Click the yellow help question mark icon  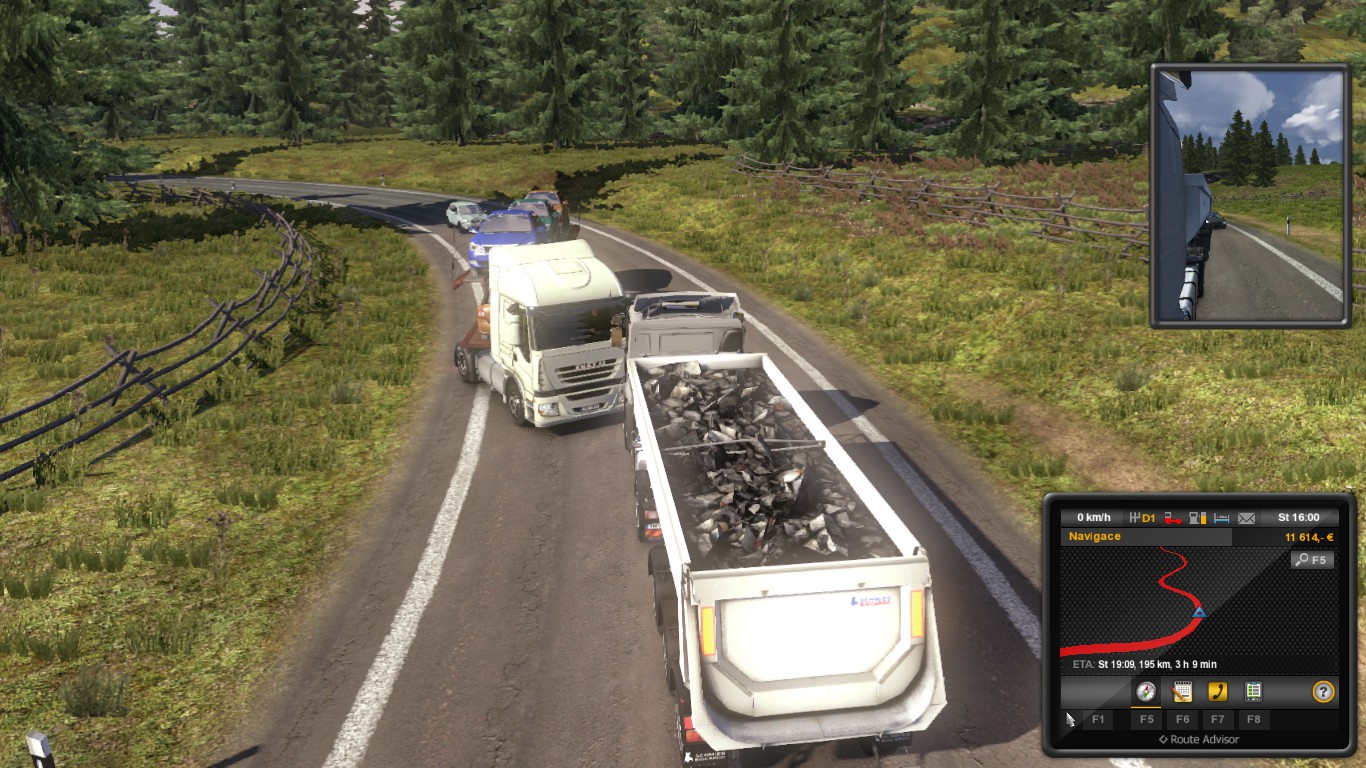click(1323, 691)
